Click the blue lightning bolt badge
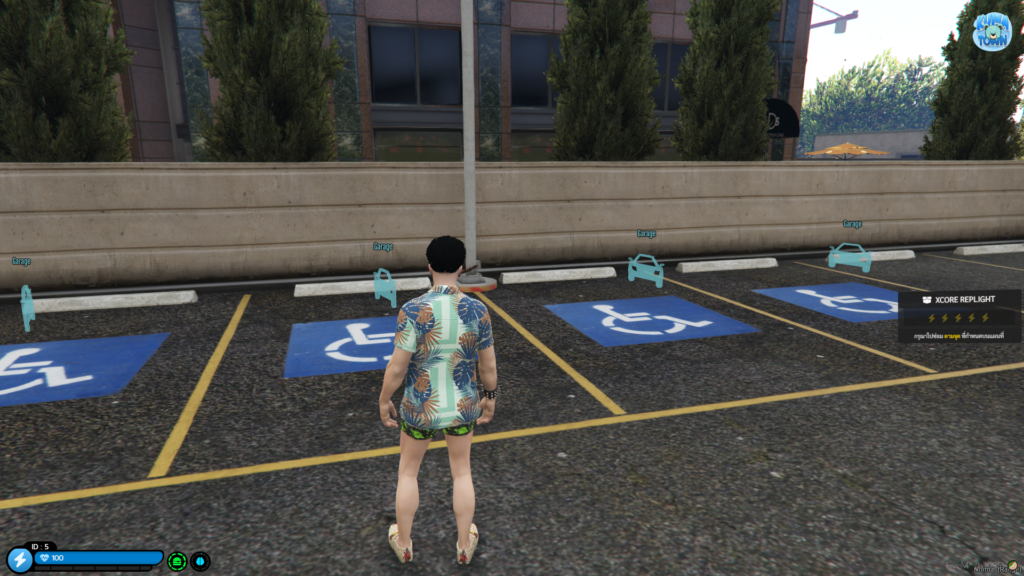Viewport: 1024px width, 576px height. pyautogui.click(x=18, y=560)
